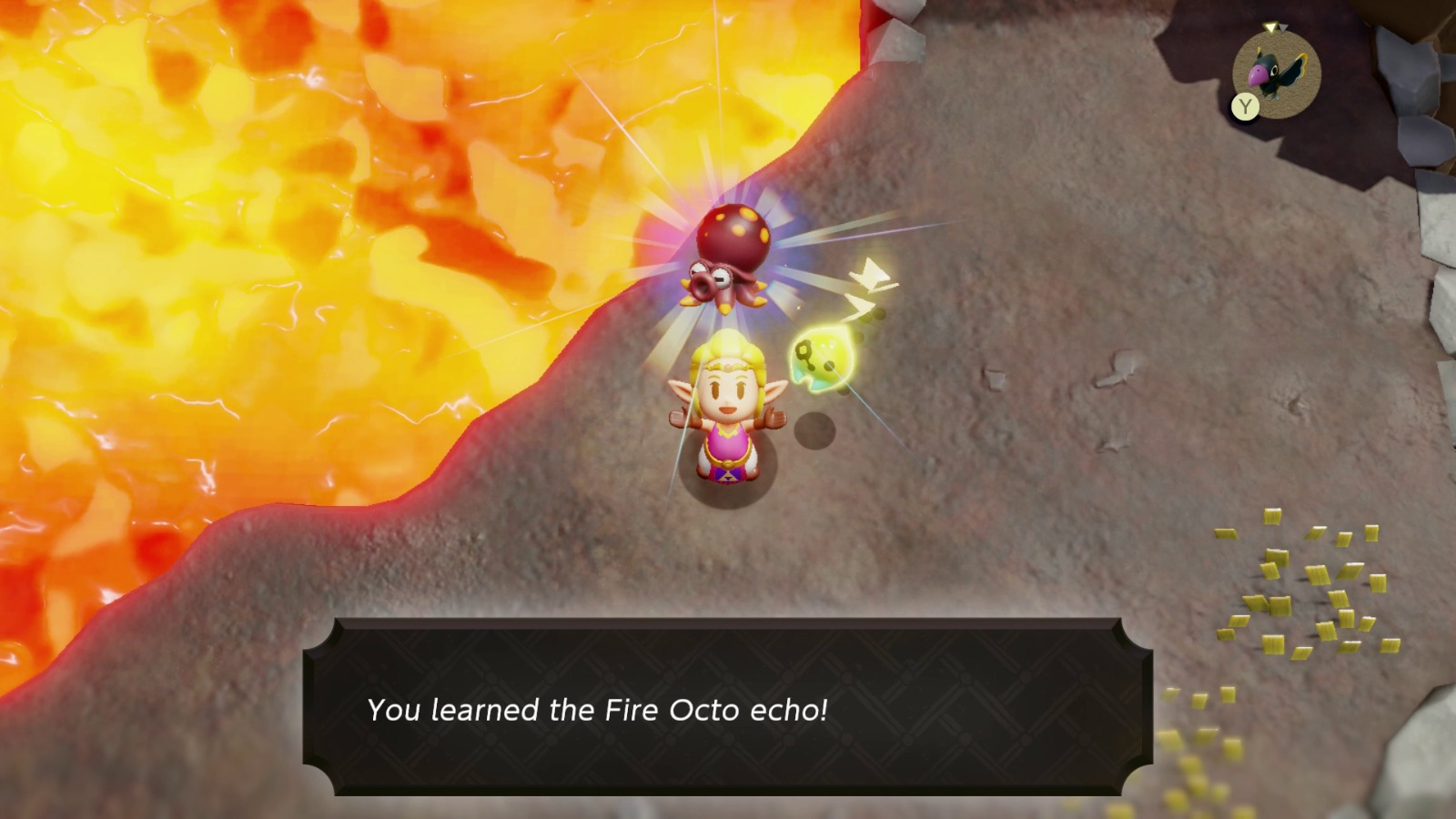
Task: Click the Y button prompt on the echo indicator
Action: (x=1245, y=106)
